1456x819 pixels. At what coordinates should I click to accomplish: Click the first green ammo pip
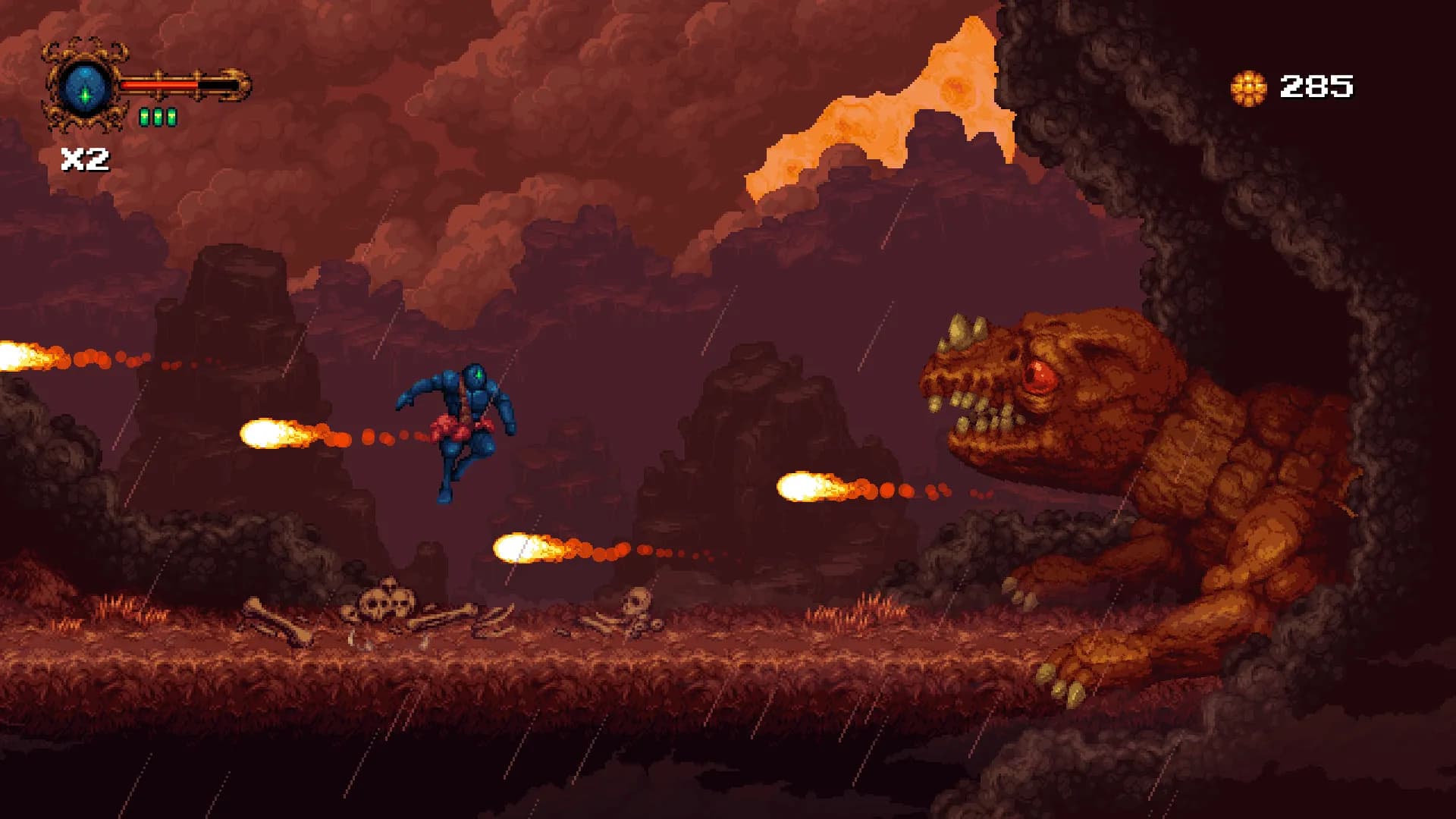coord(144,117)
